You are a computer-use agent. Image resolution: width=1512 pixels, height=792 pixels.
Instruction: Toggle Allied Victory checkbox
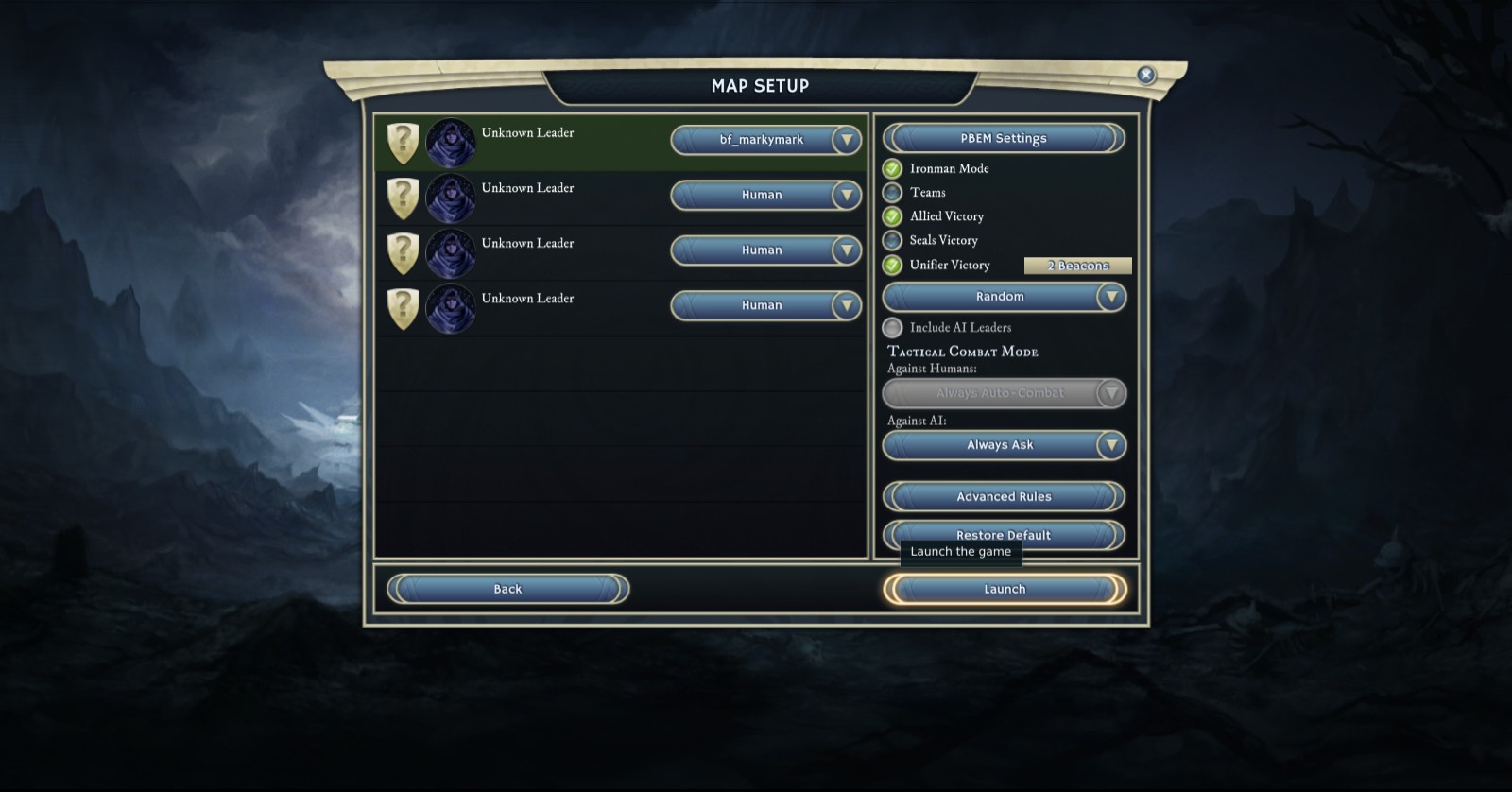click(892, 216)
